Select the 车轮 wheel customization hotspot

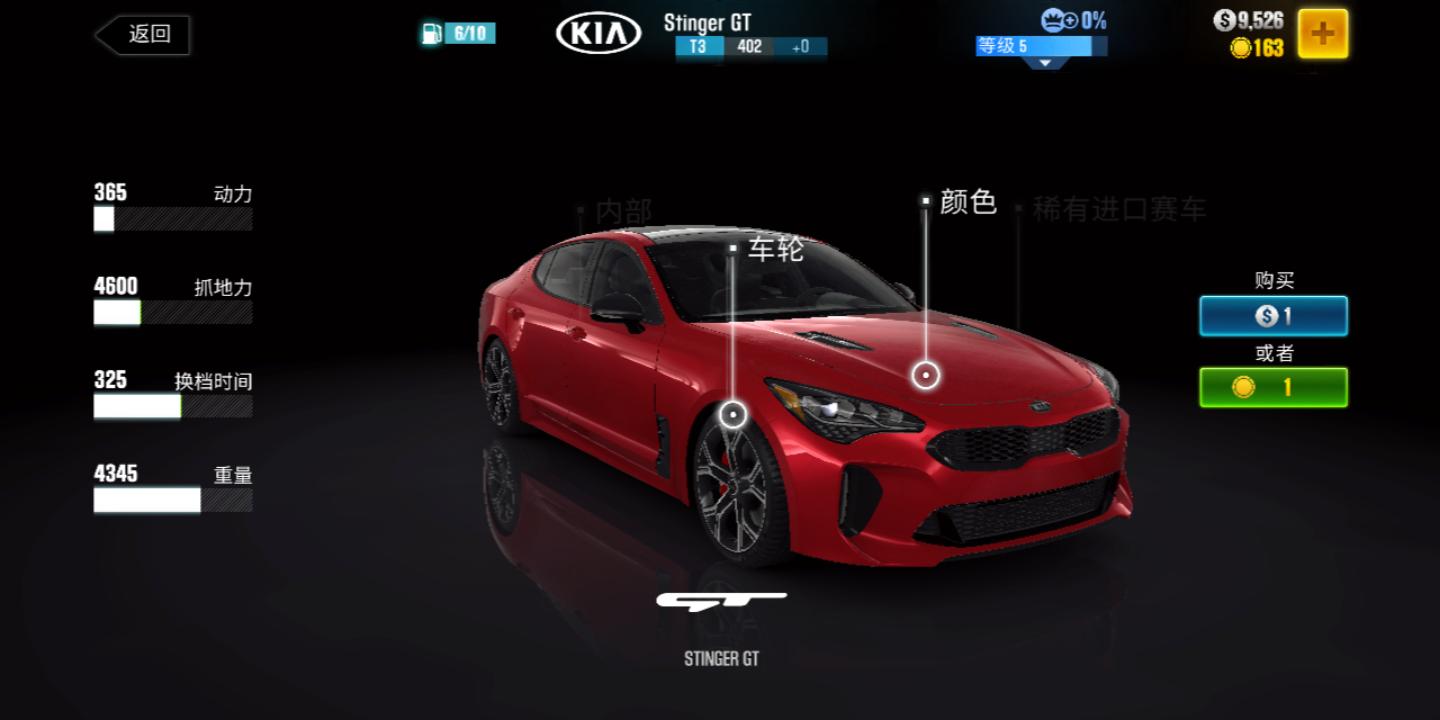734,413
